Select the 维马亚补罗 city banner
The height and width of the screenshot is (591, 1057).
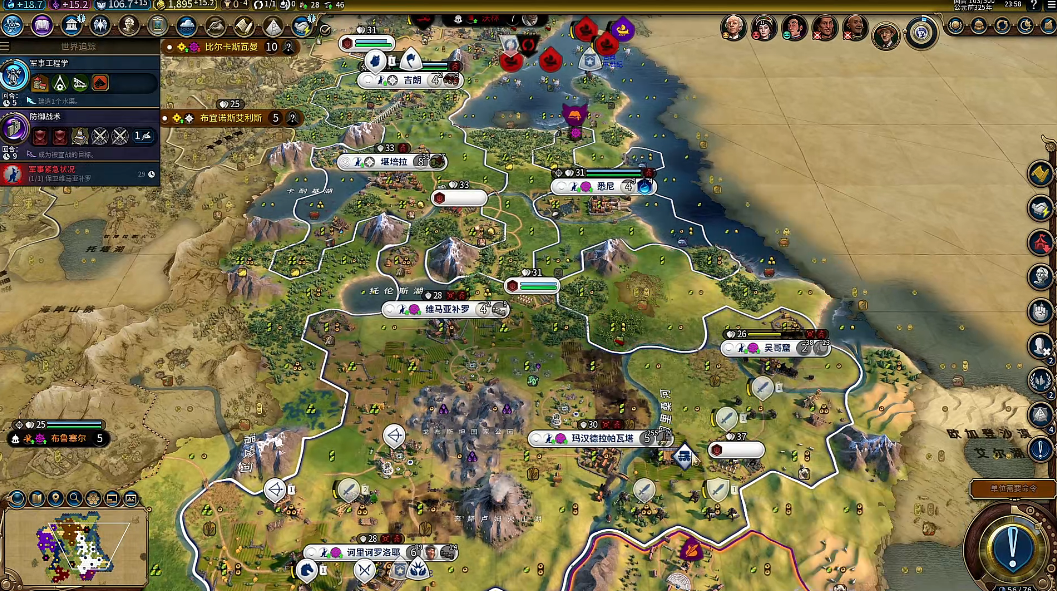(x=445, y=310)
